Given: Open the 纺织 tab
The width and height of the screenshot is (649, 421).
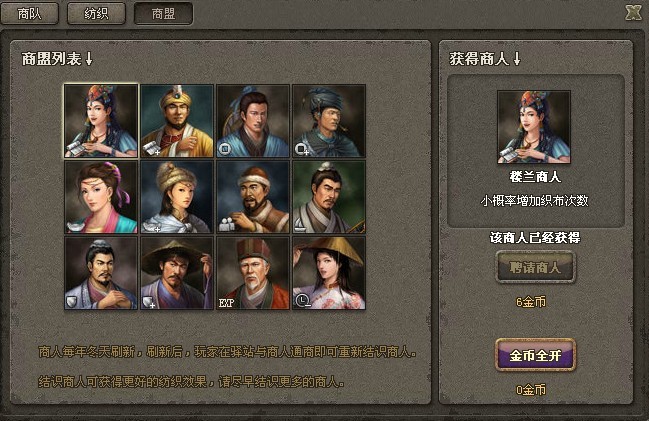Looking at the screenshot, I should (x=96, y=14).
